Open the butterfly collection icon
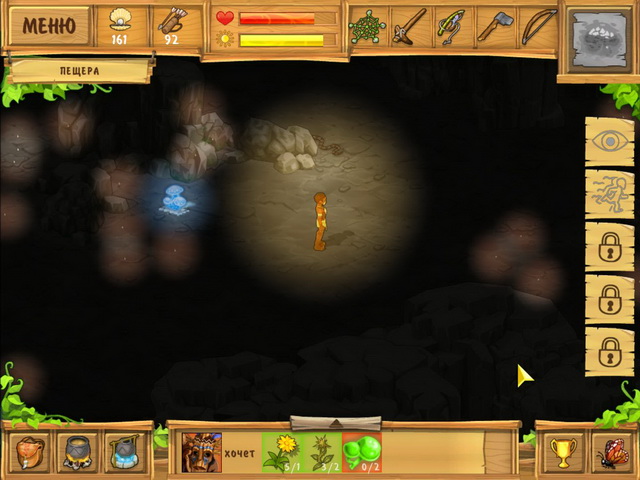 coord(609,453)
